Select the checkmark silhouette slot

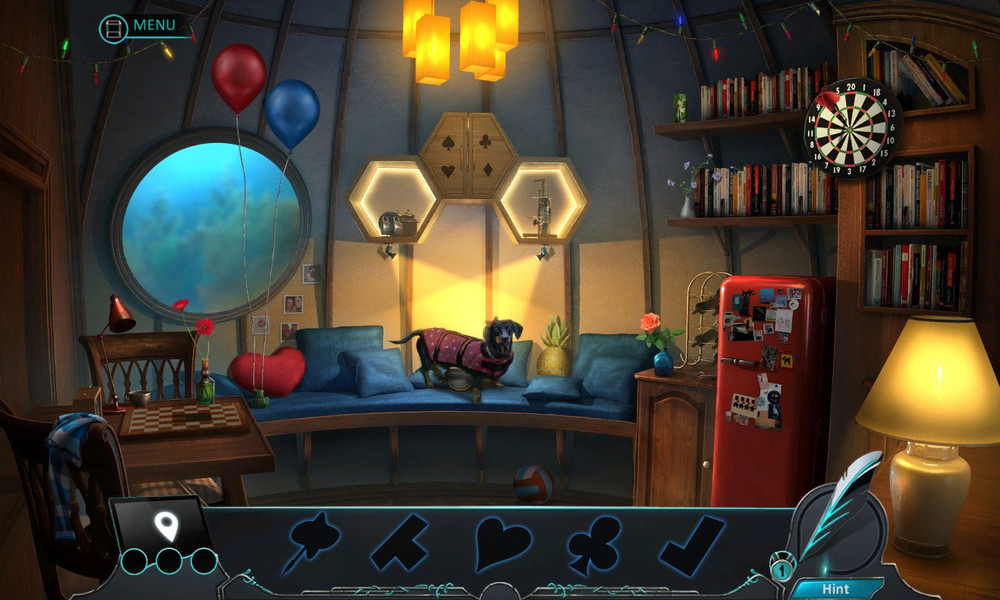692,545
